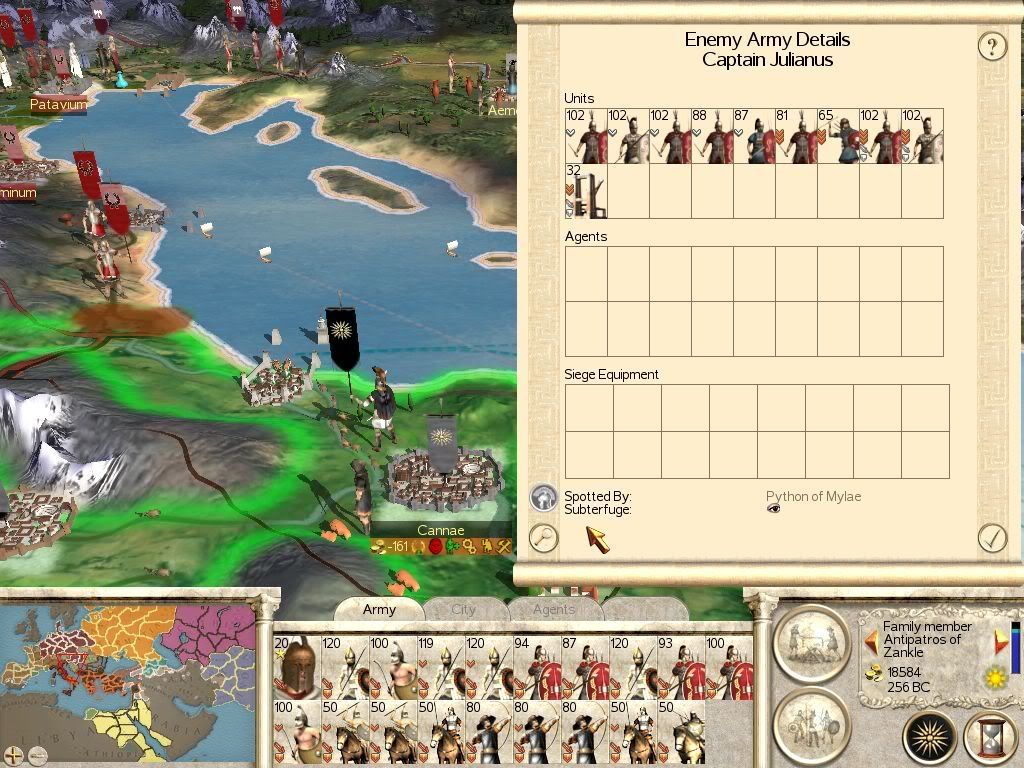Cycle to the previous character with the left arrow

(871, 642)
